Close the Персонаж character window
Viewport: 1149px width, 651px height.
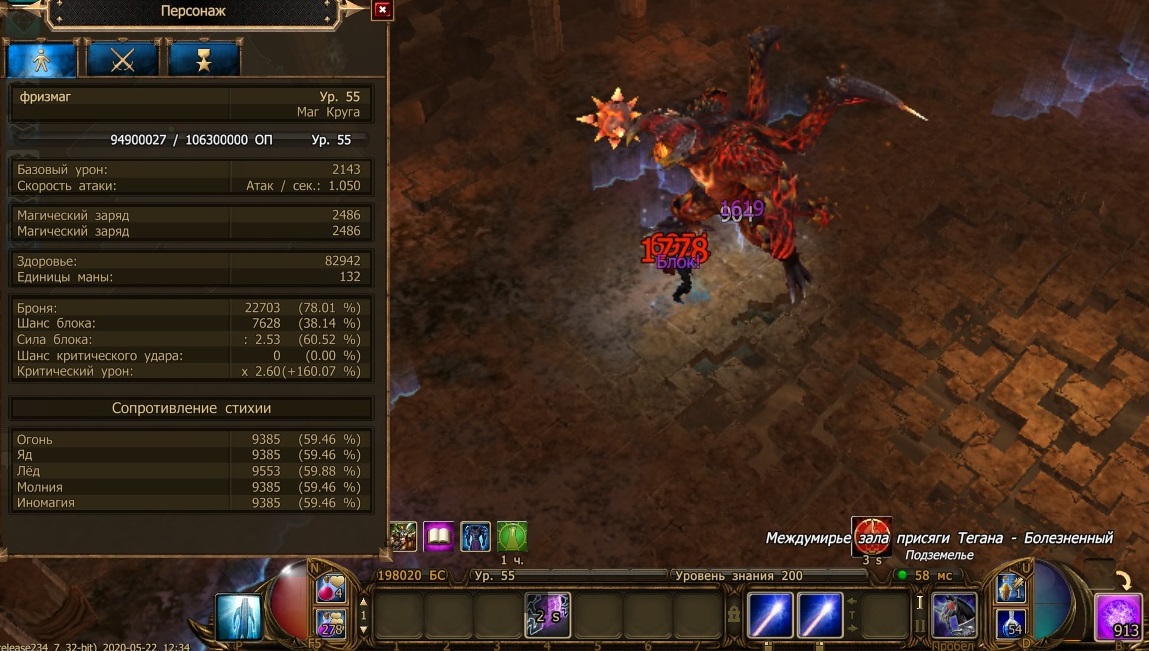click(381, 11)
